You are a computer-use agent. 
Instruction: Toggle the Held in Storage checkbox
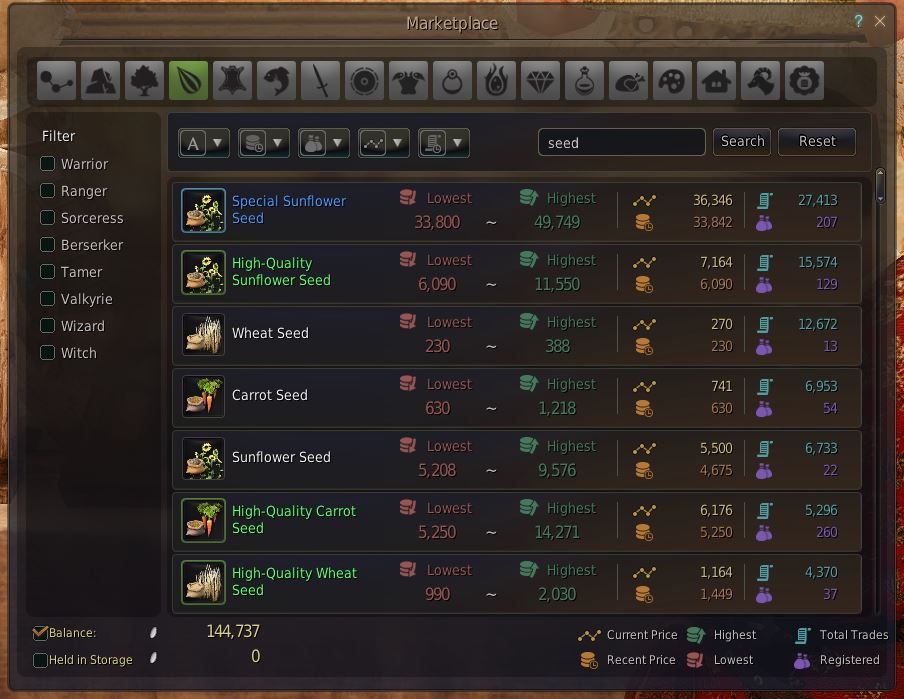[40, 660]
